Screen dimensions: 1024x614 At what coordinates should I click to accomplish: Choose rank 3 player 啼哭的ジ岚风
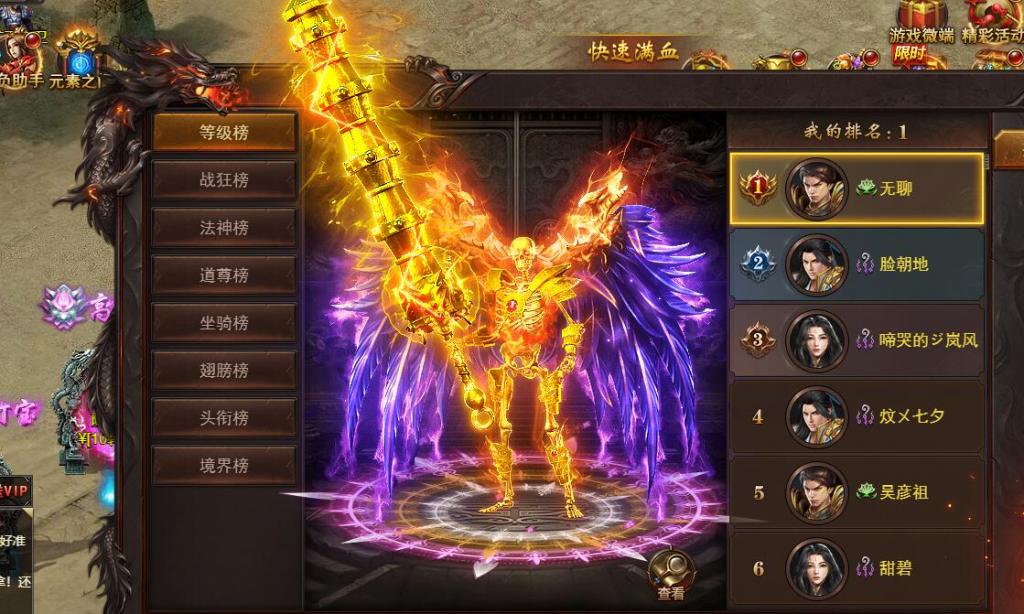856,340
